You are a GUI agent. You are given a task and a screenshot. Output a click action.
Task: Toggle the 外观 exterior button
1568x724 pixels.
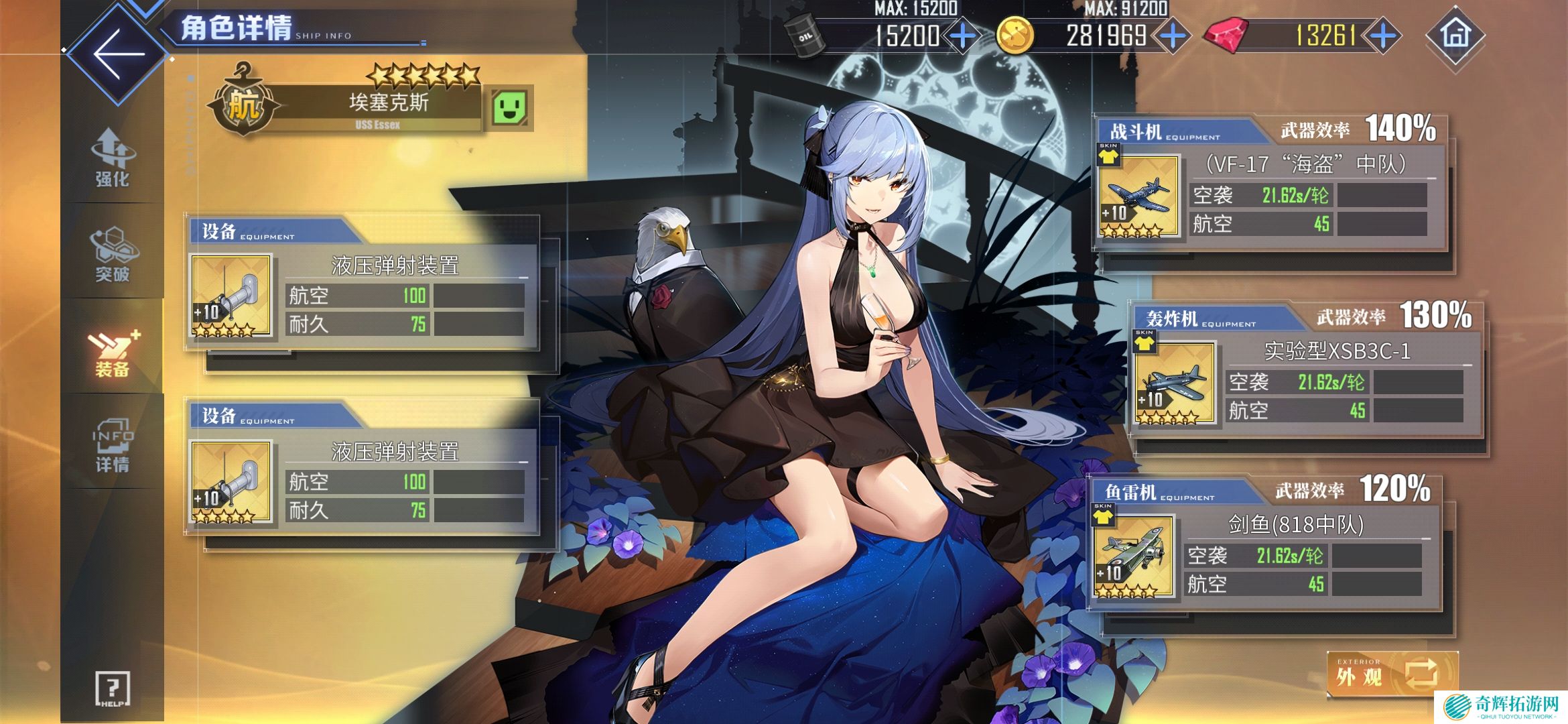pos(1392,674)
